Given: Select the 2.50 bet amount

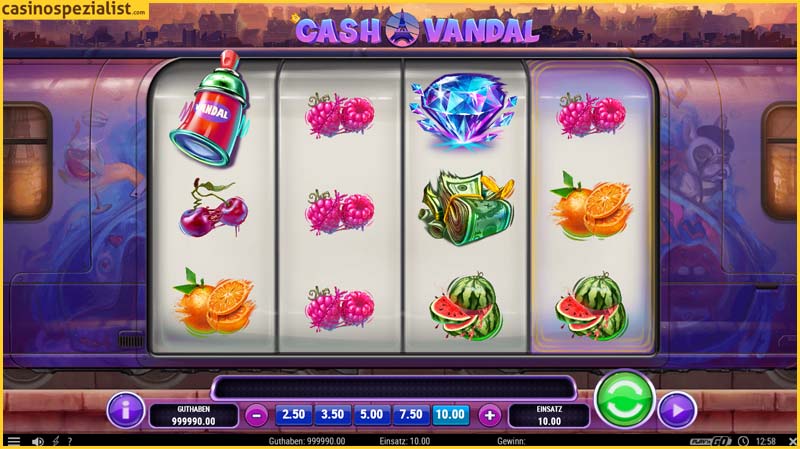Looking at the screenshot, I should 293,414.
